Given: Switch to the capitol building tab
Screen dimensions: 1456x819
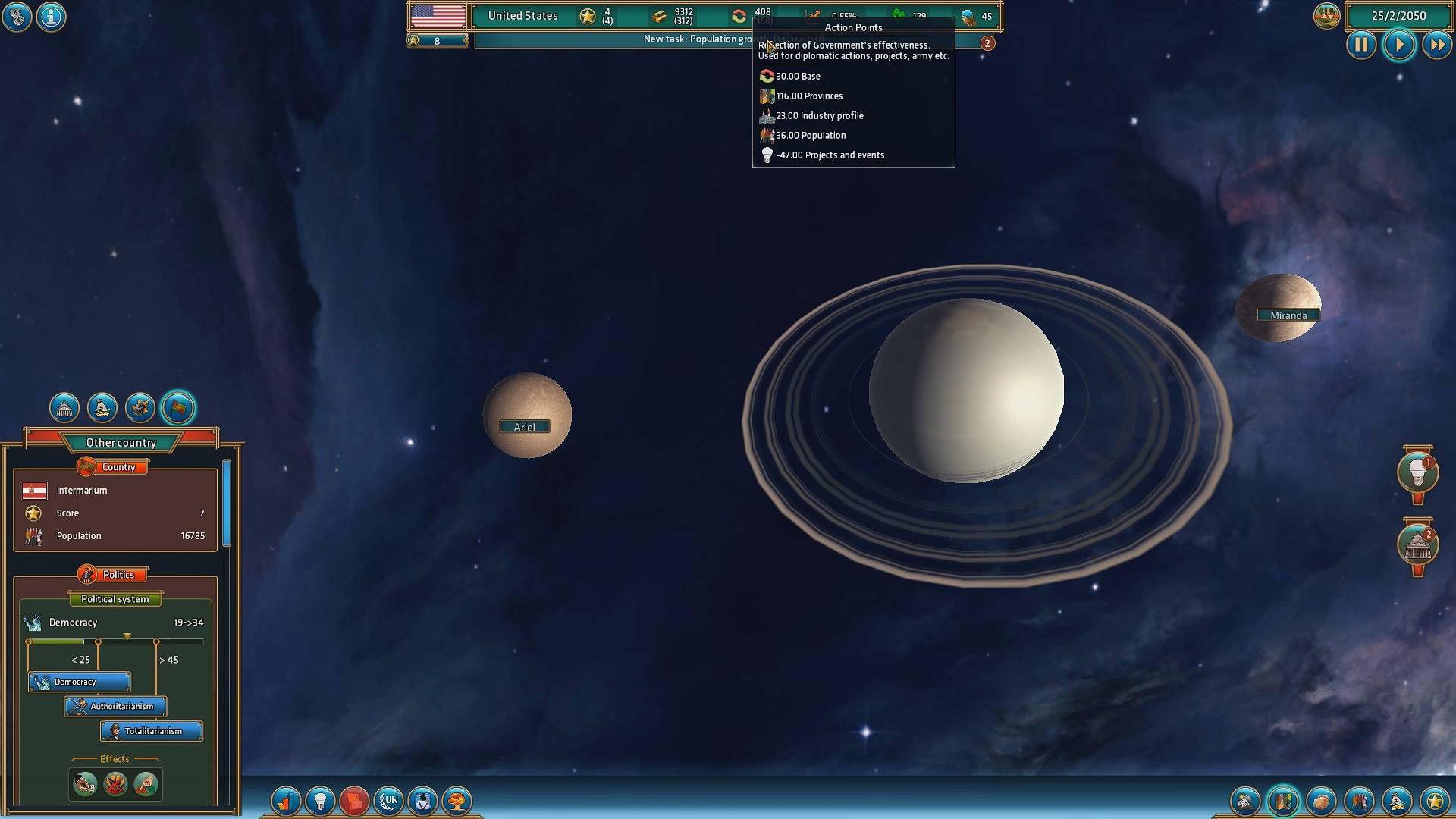Looking at the screenshot, I should 64,408.
